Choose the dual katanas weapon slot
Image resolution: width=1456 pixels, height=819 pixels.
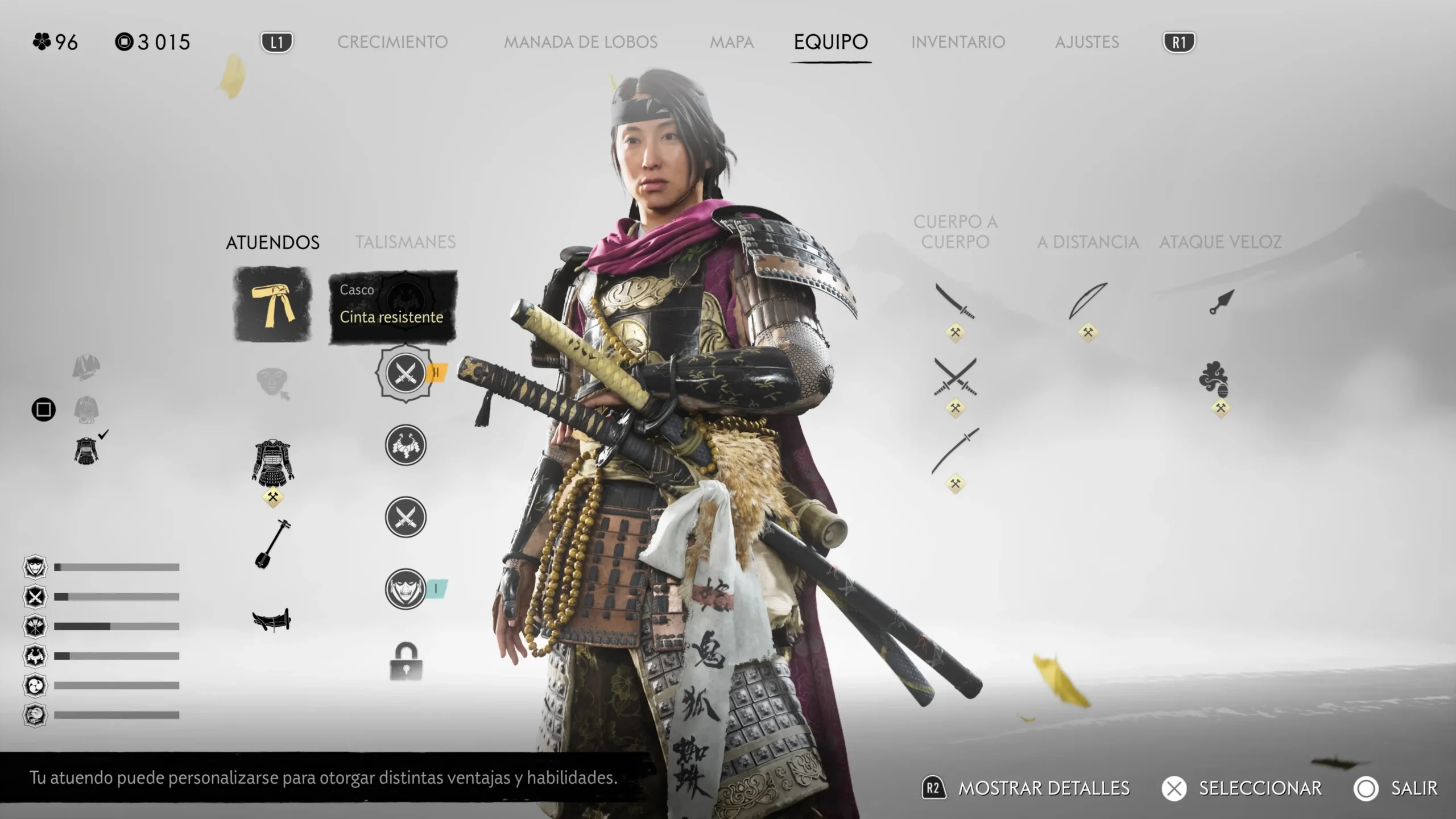click(x=955, y=377)
